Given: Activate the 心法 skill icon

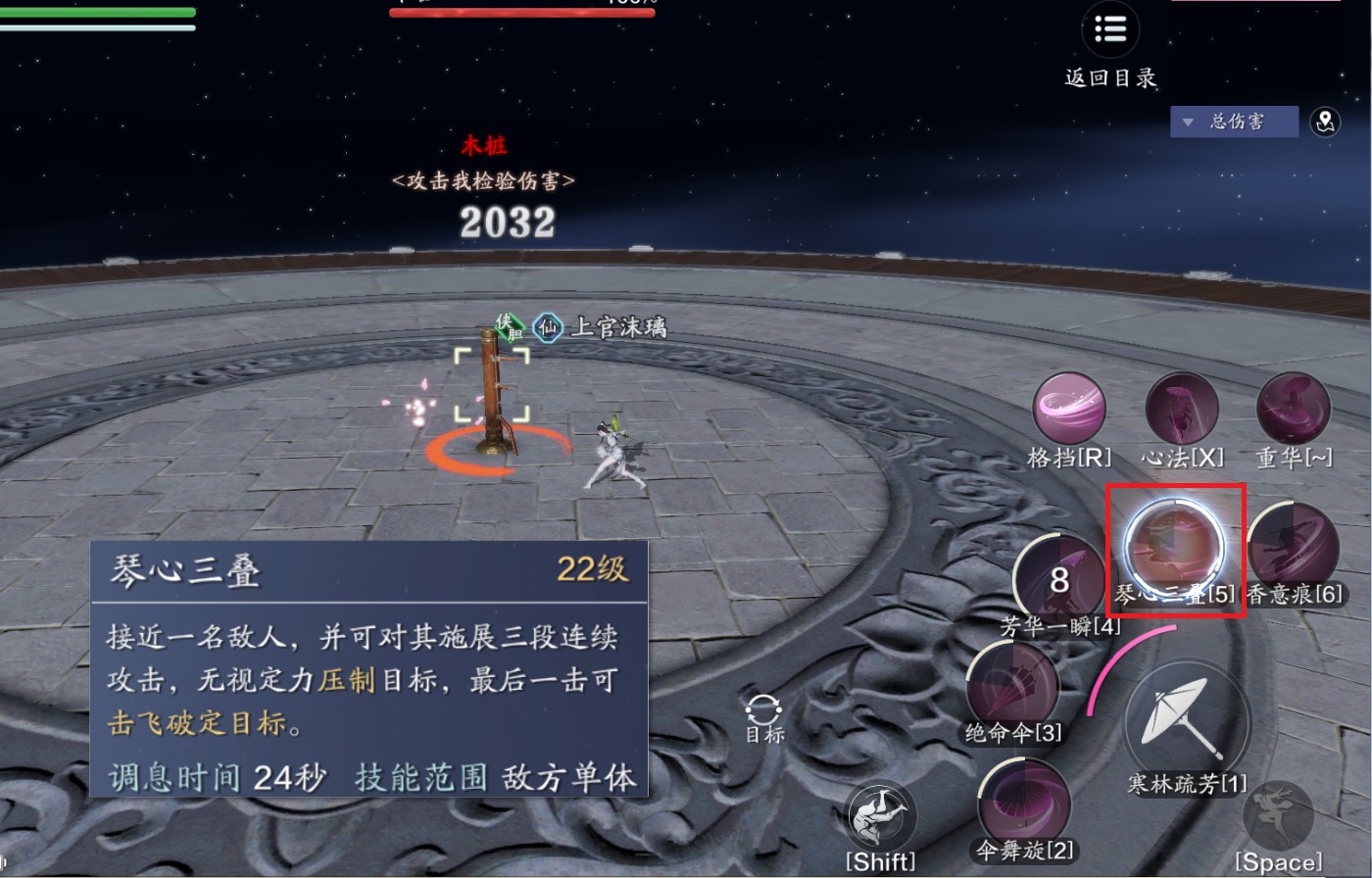Looking at the screenshot, I should pyautogui.click(x=1182, y=410).
